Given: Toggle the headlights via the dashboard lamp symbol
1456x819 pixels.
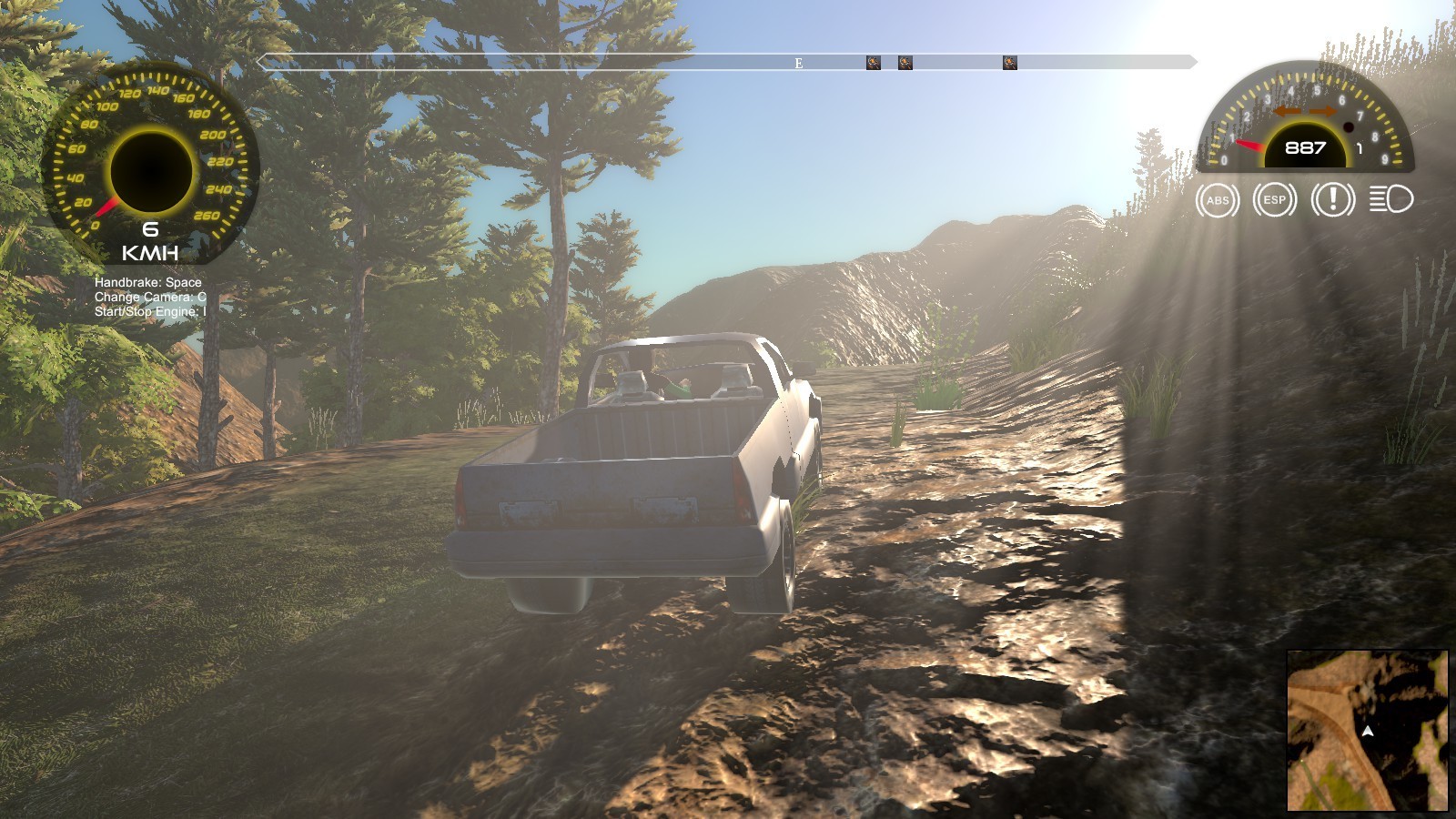Looking at the screenshot, I should pos(1389,199).
